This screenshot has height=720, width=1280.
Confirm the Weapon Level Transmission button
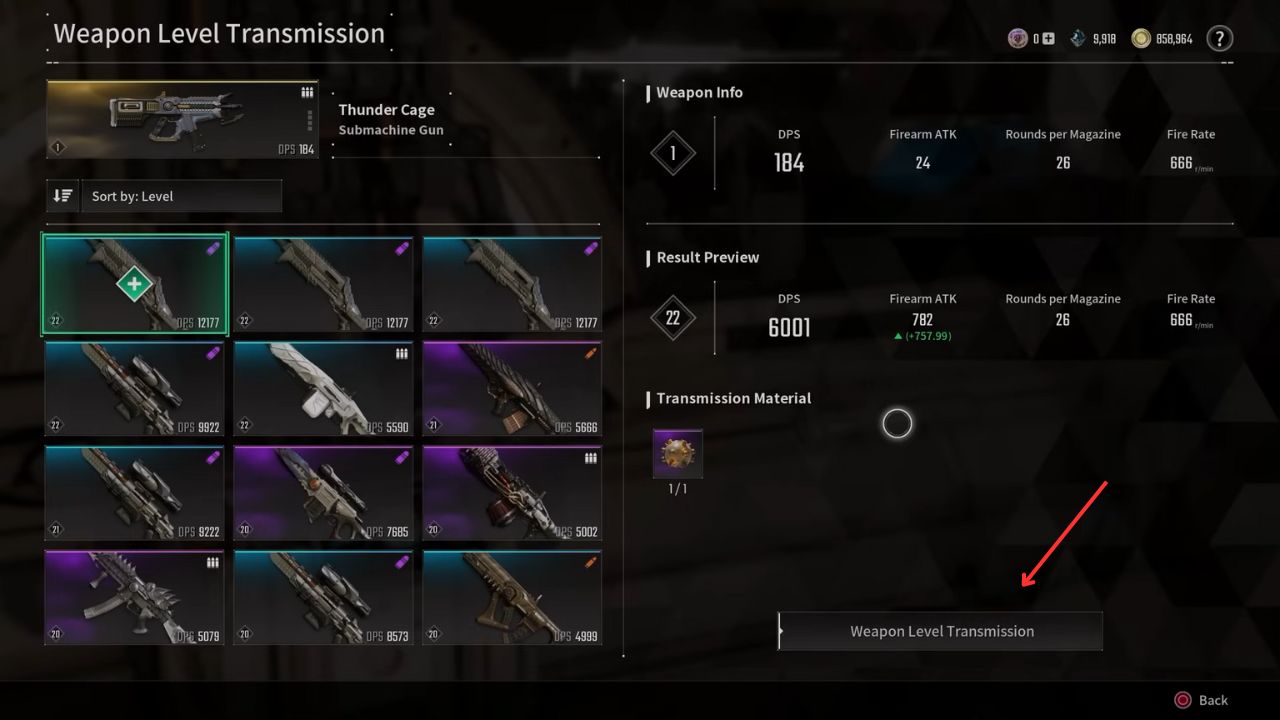941,631
